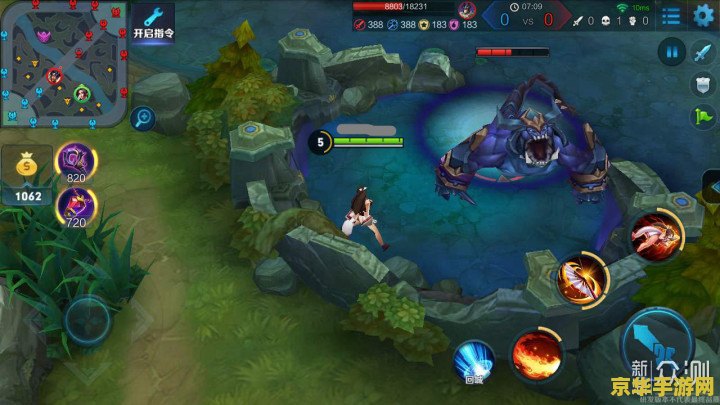
Task: Tap the magnifier button beside the minimap
Action: tap(142, 119)
